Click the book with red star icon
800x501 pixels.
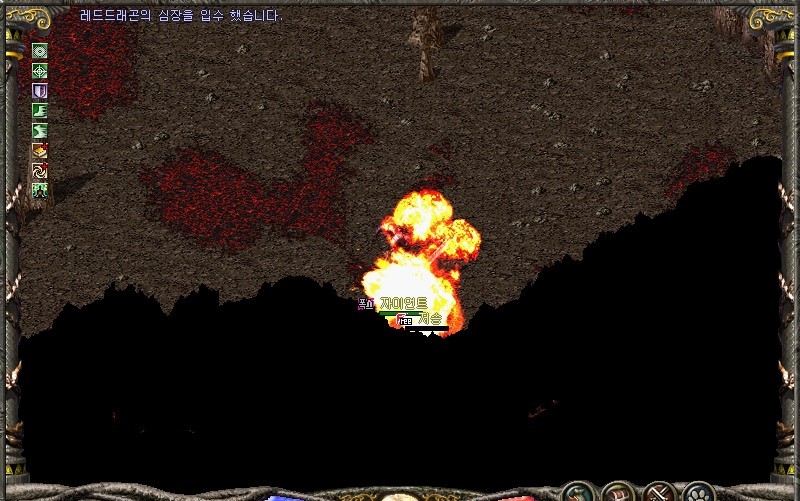pos(40,150)
